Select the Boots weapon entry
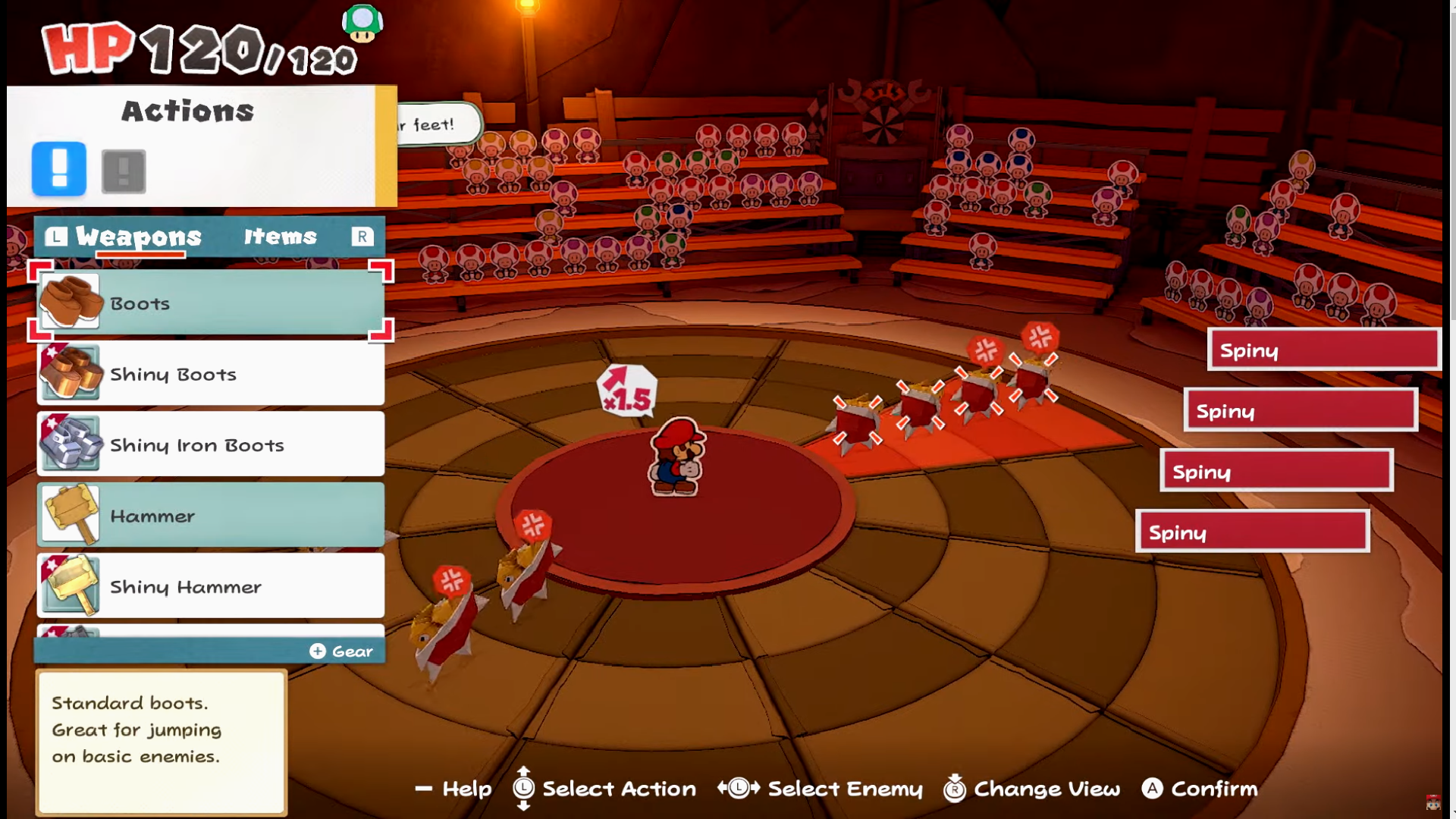 pos(211,303)
